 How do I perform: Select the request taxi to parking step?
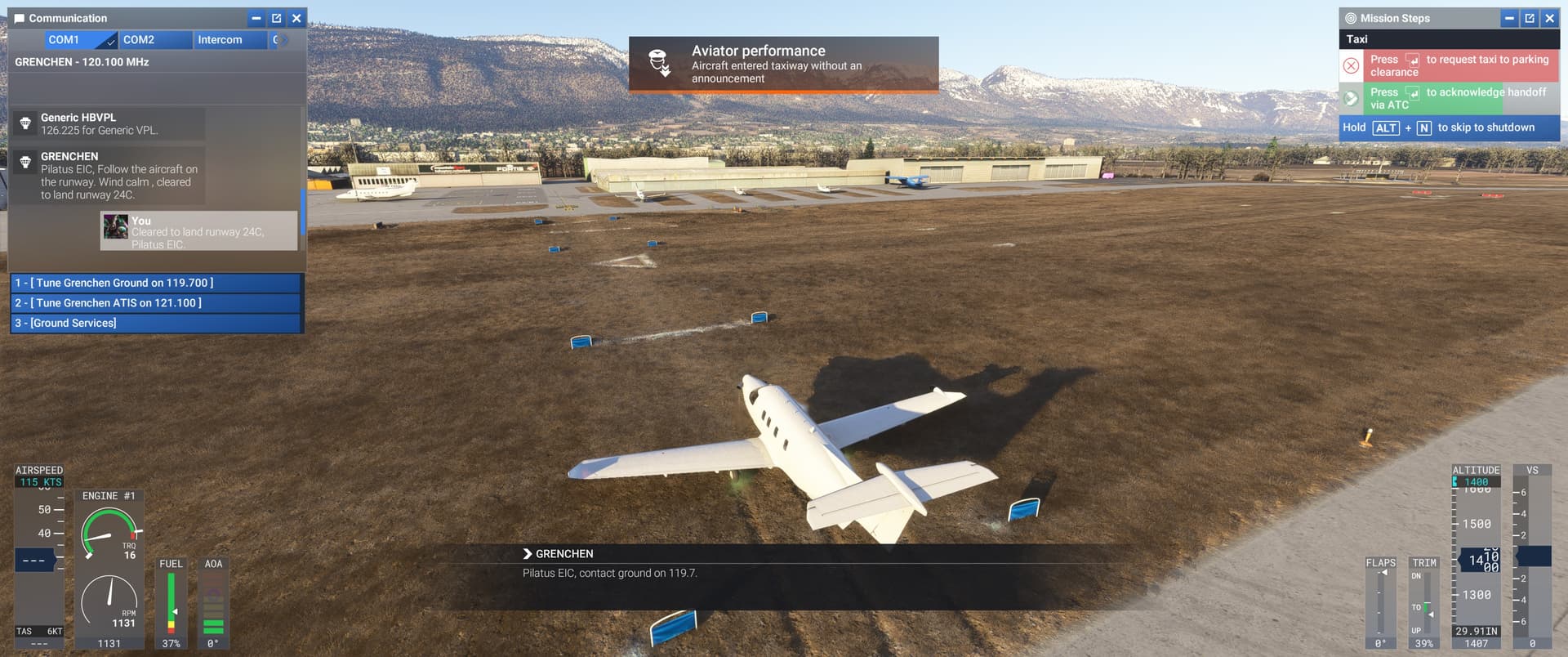(1459, 65)
